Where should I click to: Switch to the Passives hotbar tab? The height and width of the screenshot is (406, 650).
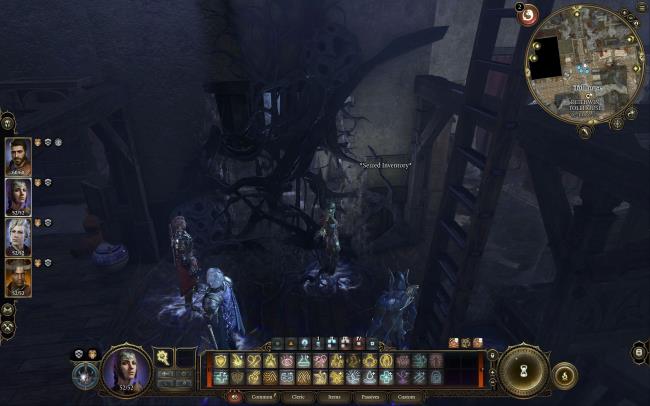(x=369, y=397)
